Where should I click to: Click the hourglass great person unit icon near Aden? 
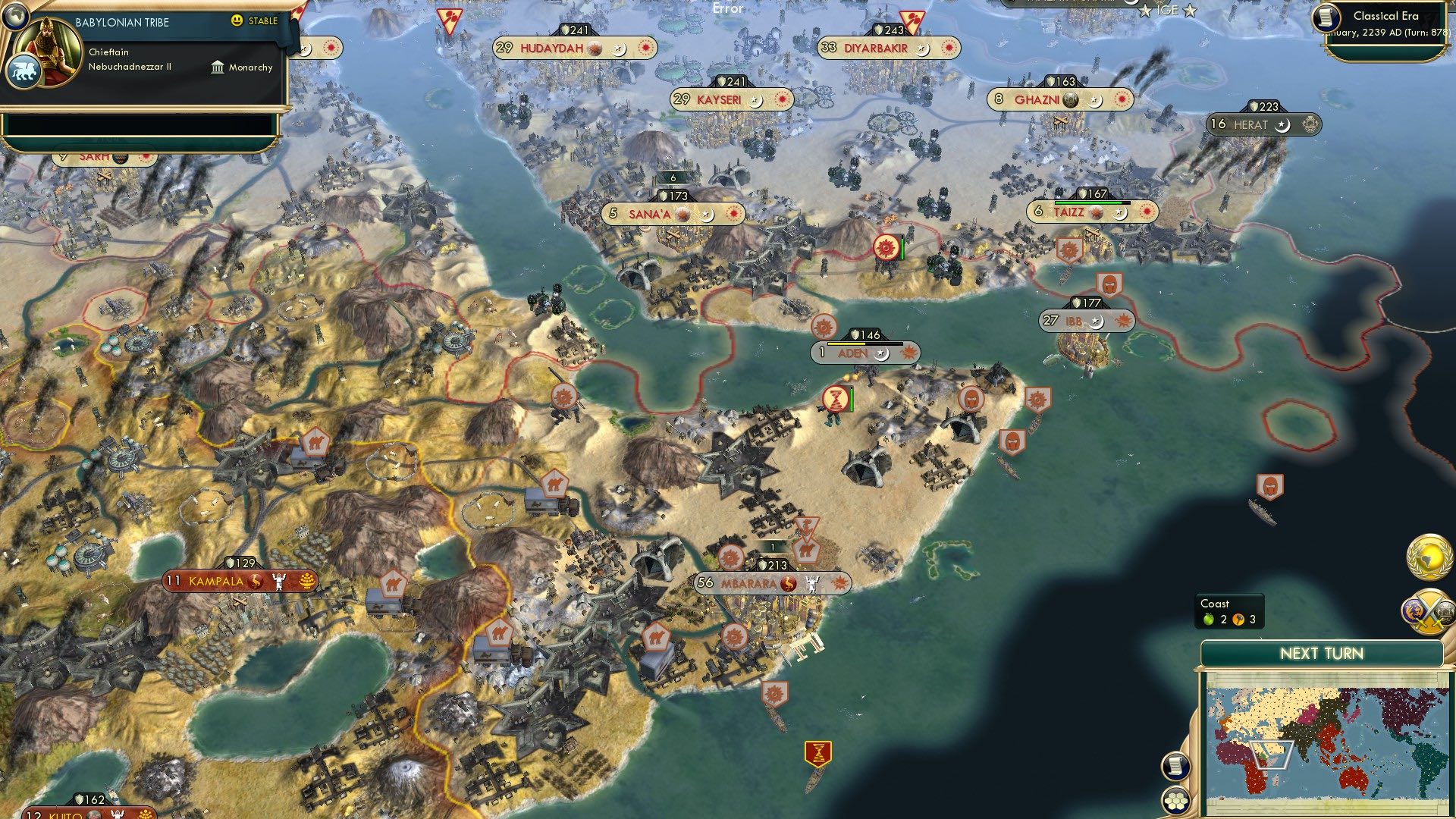tap(834, 397)
